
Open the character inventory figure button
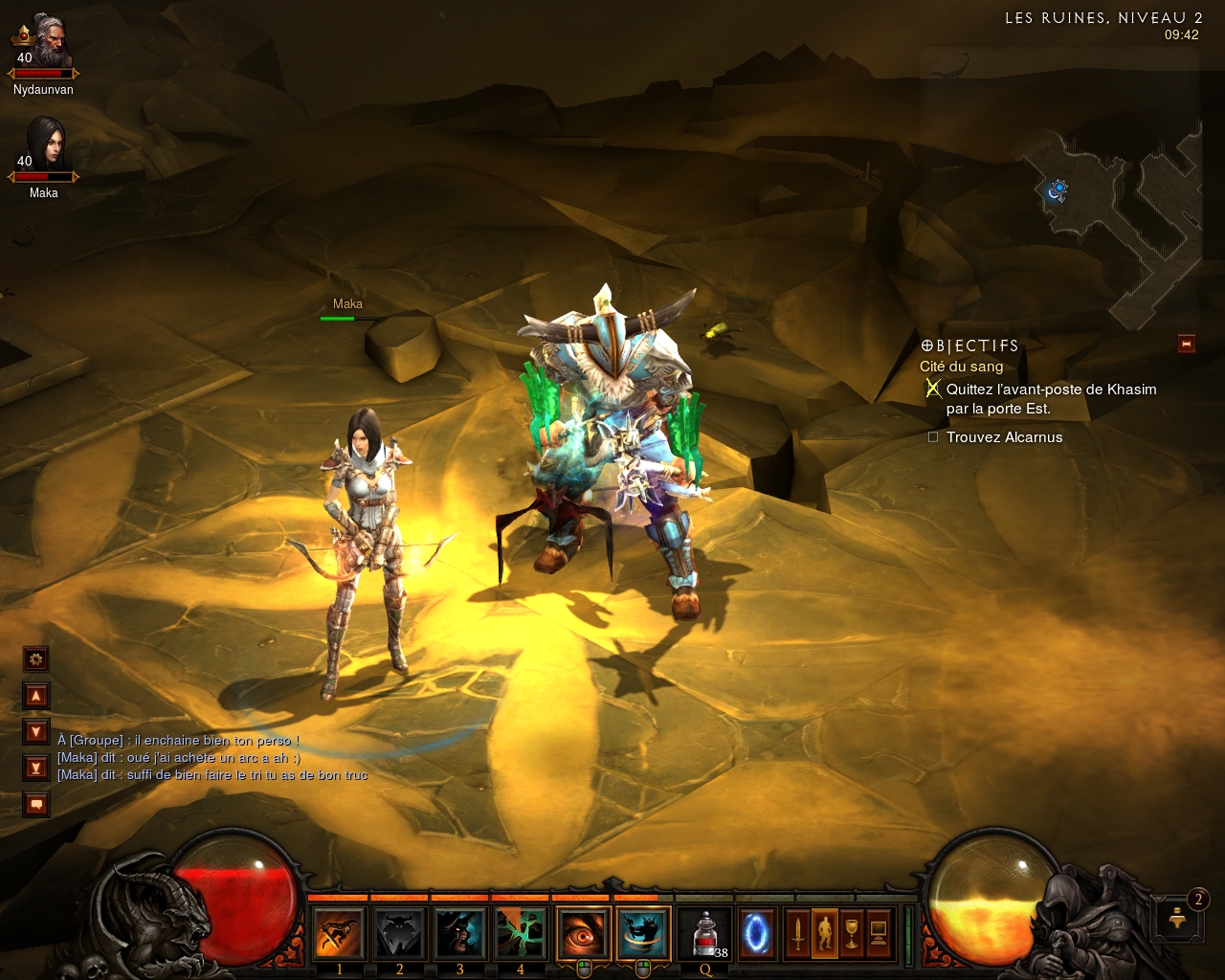pyautogui.click(x=824, y=933)
